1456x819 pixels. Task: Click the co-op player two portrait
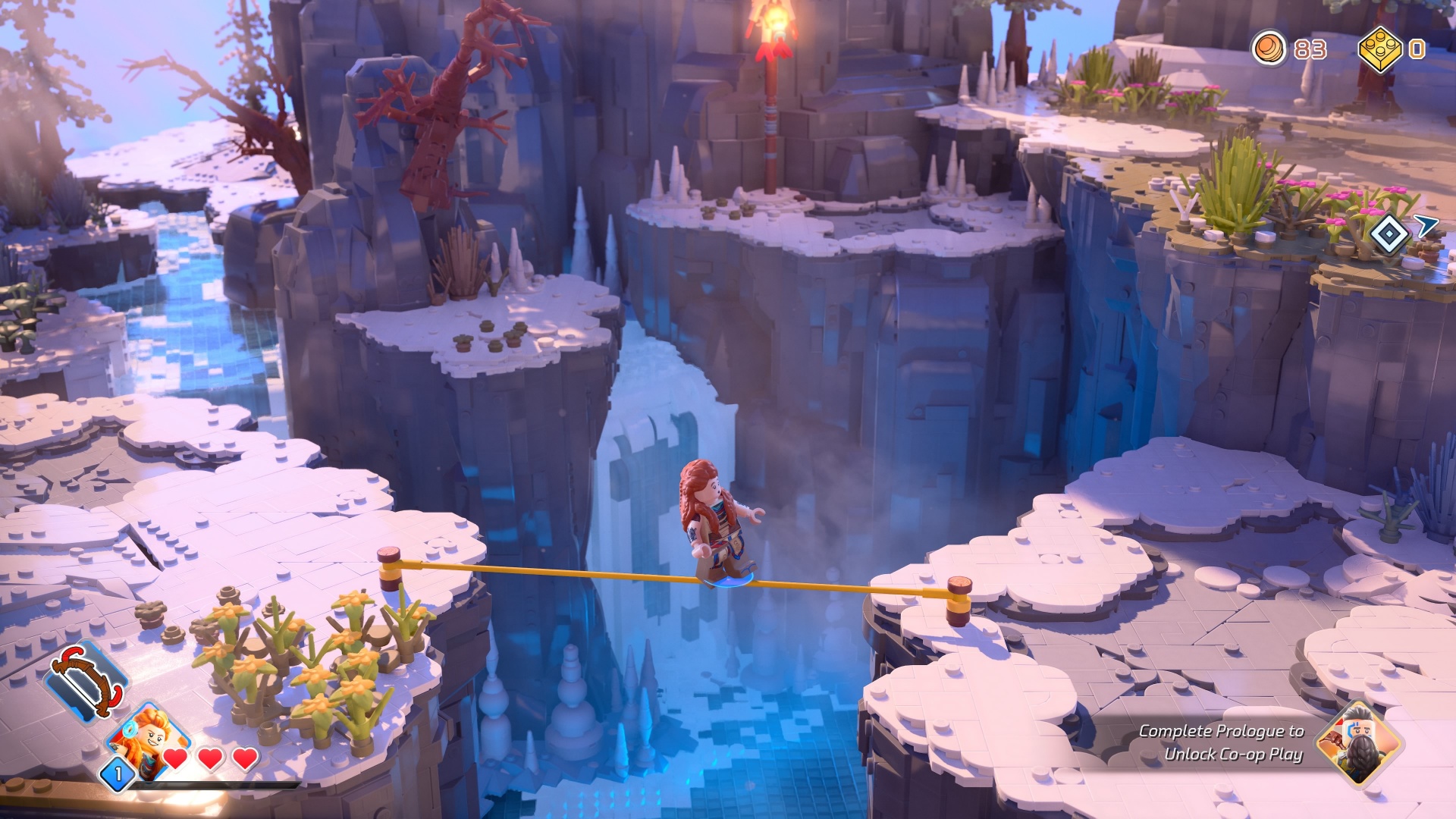(1356, 744)
